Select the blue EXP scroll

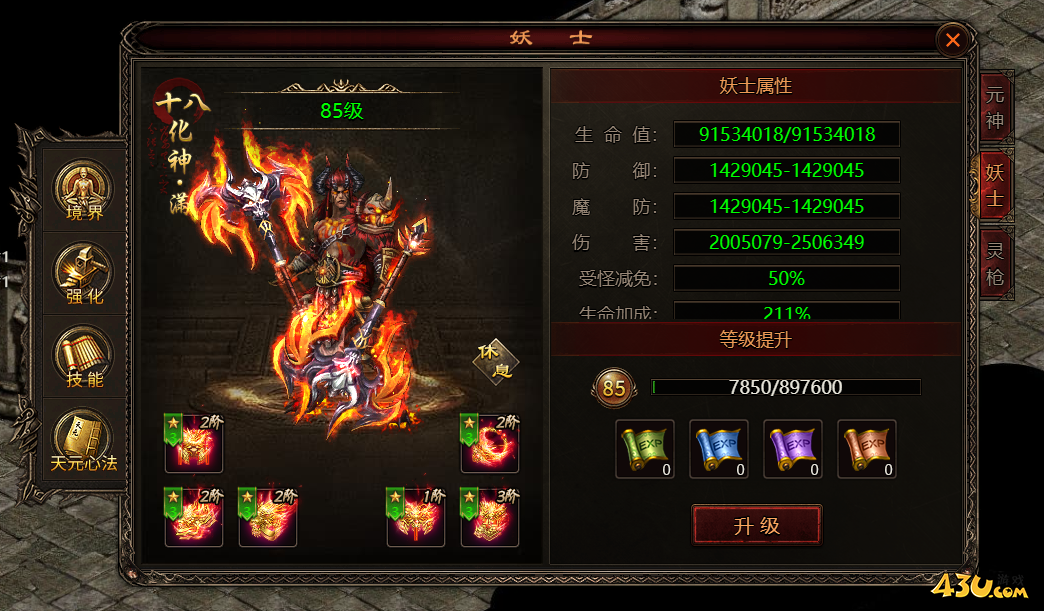tap(719, 449)
